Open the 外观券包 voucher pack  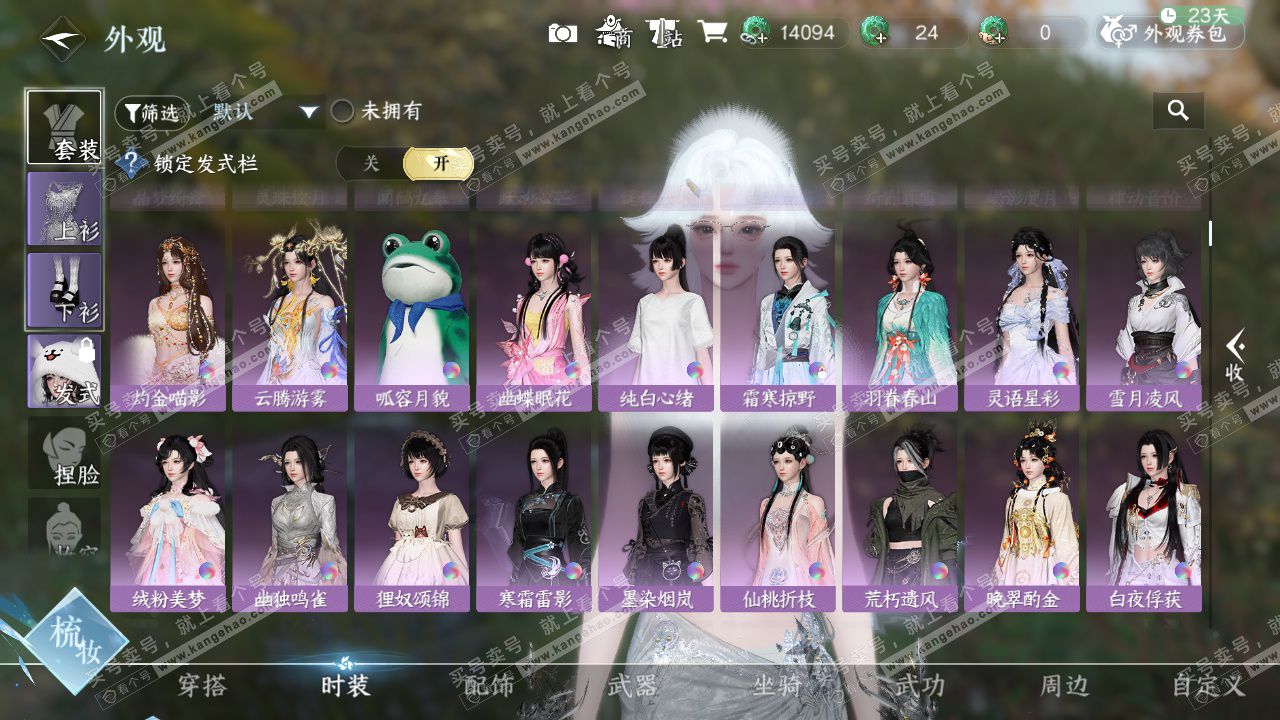[1172, 33]
